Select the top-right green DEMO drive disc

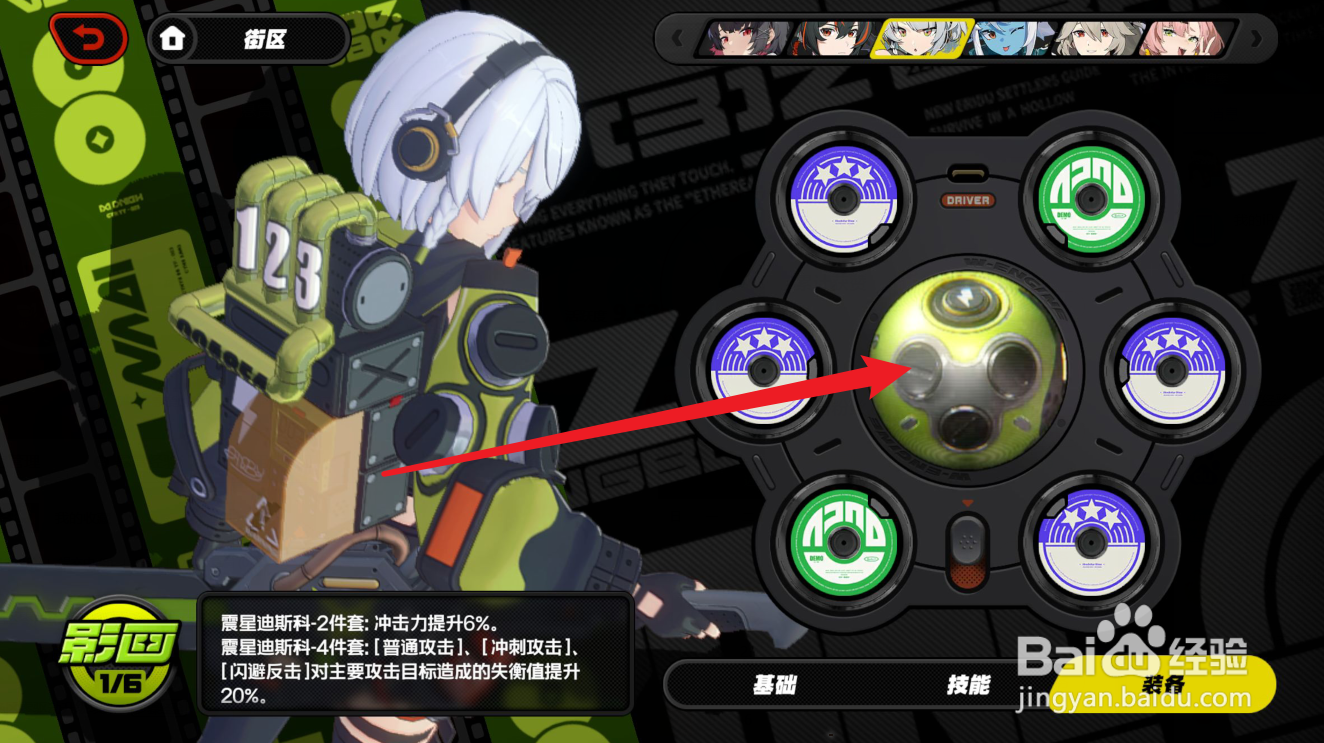tap(1090, 199)
